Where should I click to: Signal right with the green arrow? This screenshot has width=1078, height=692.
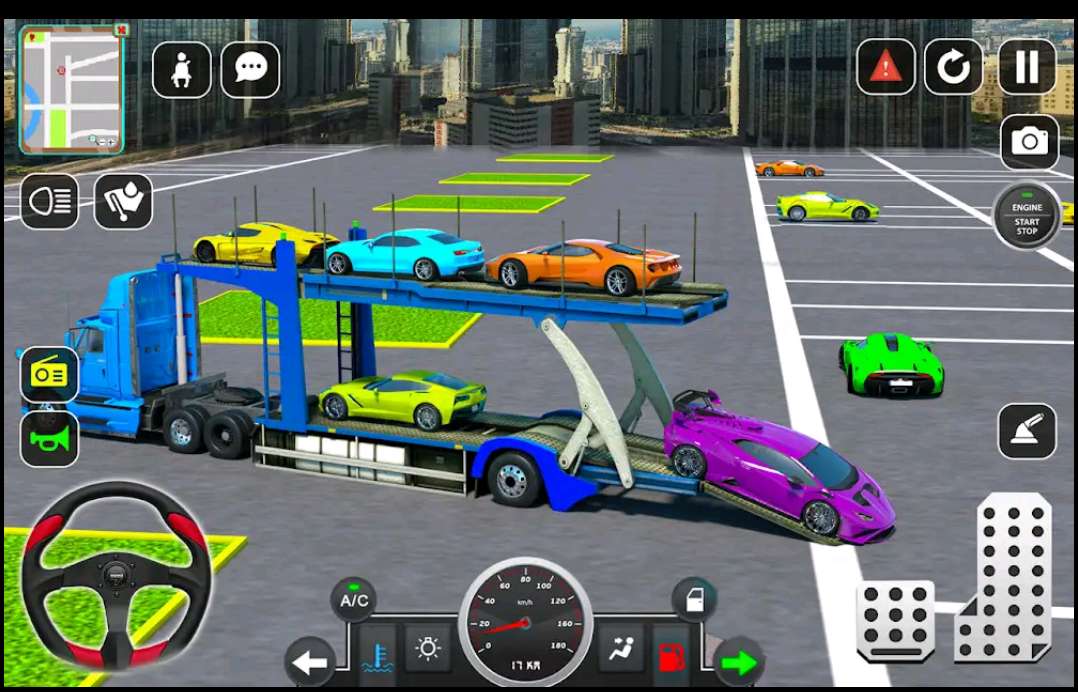coord(740,662)
